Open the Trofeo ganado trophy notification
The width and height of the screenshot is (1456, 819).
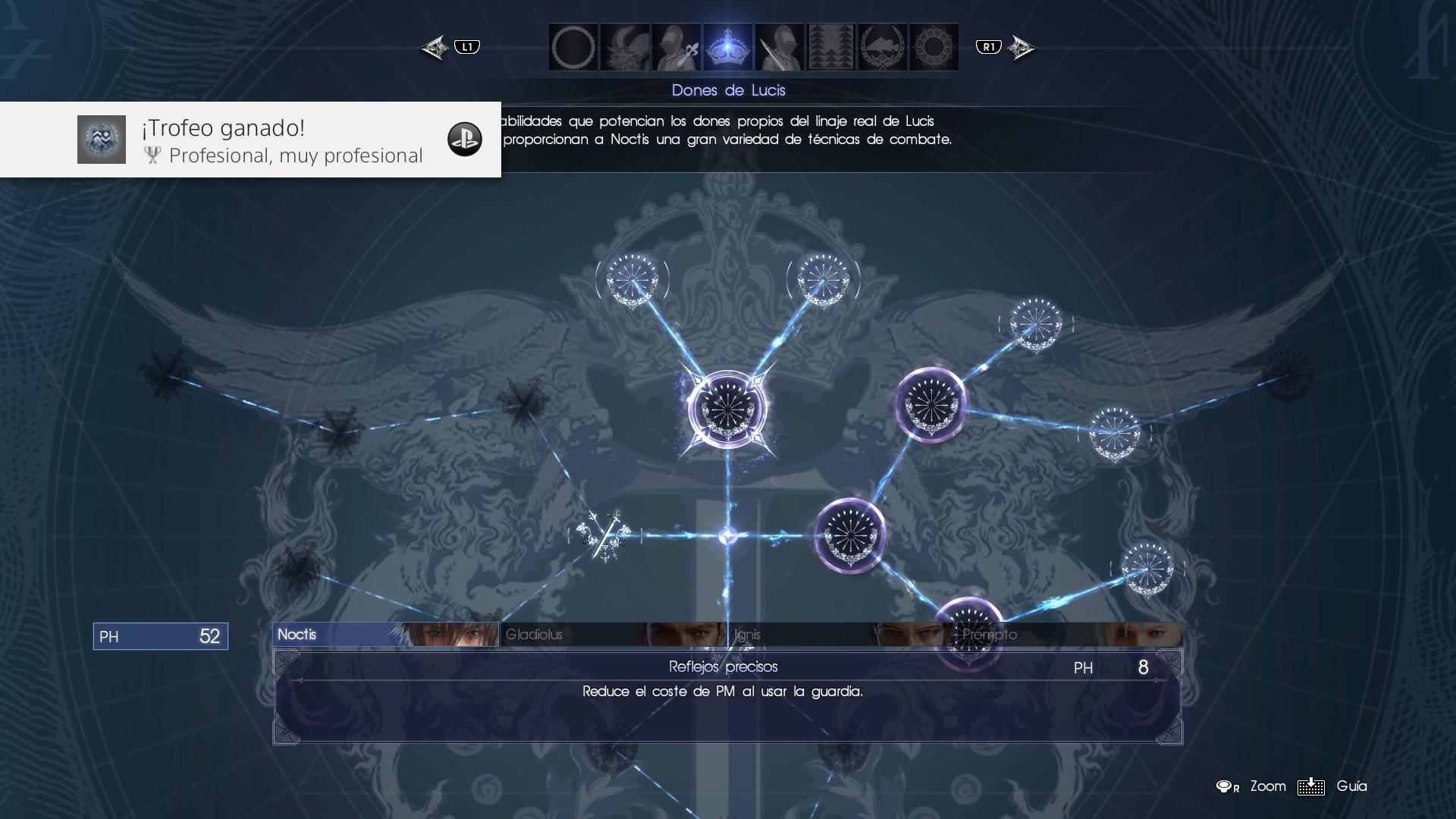point(250,140)
